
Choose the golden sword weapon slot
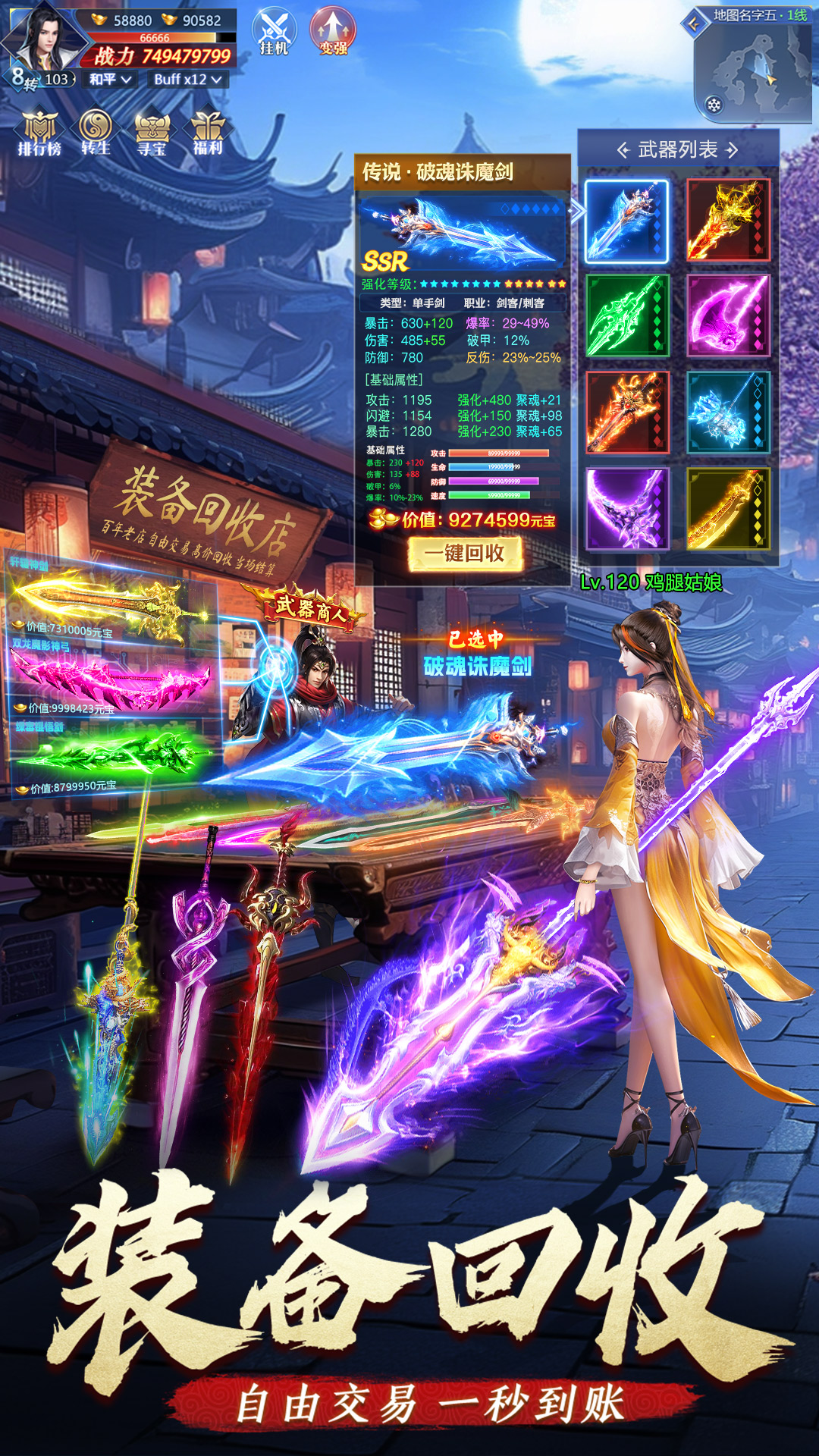click(728, 508)
